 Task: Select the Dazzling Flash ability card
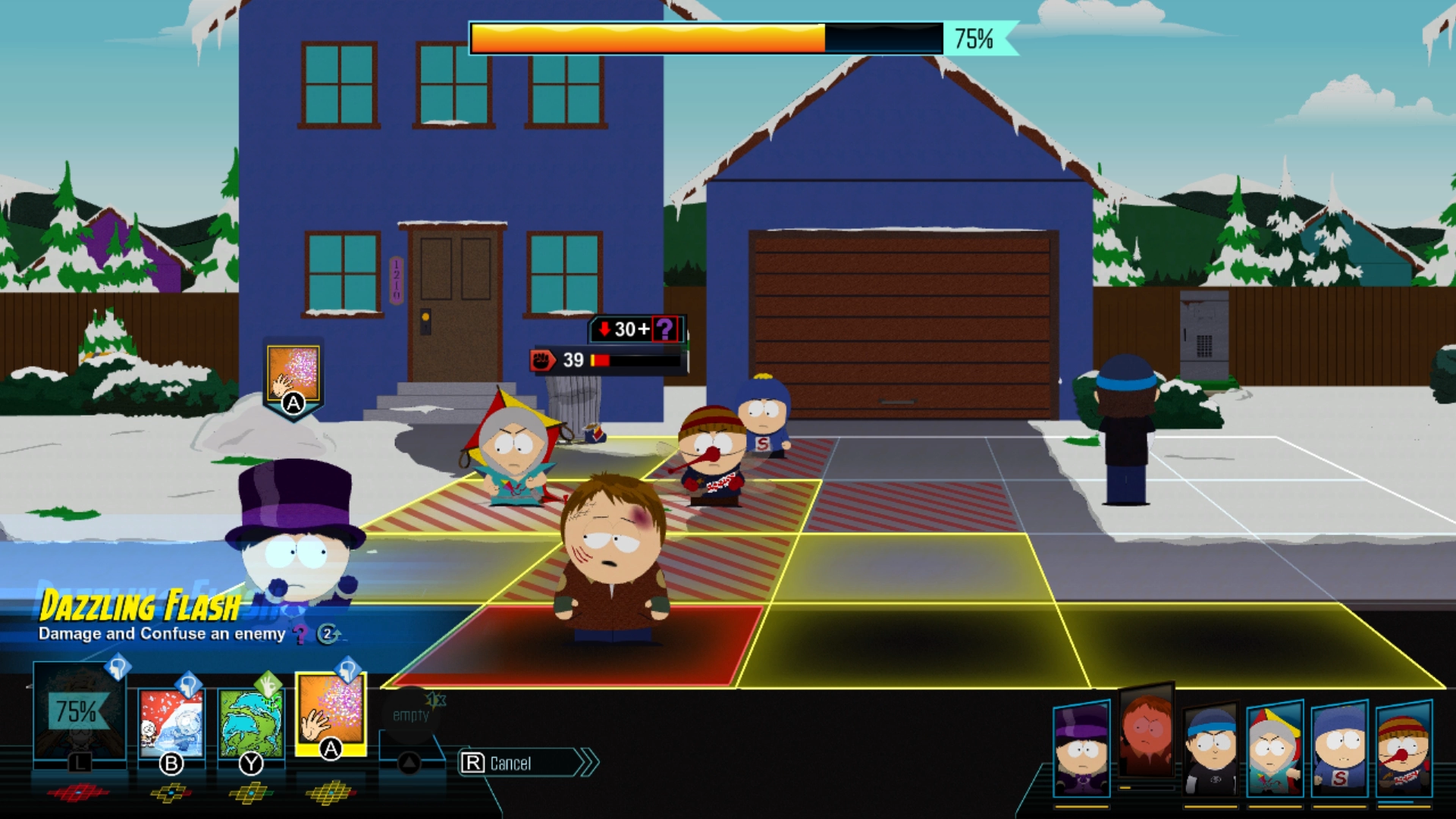coord(331,718)
